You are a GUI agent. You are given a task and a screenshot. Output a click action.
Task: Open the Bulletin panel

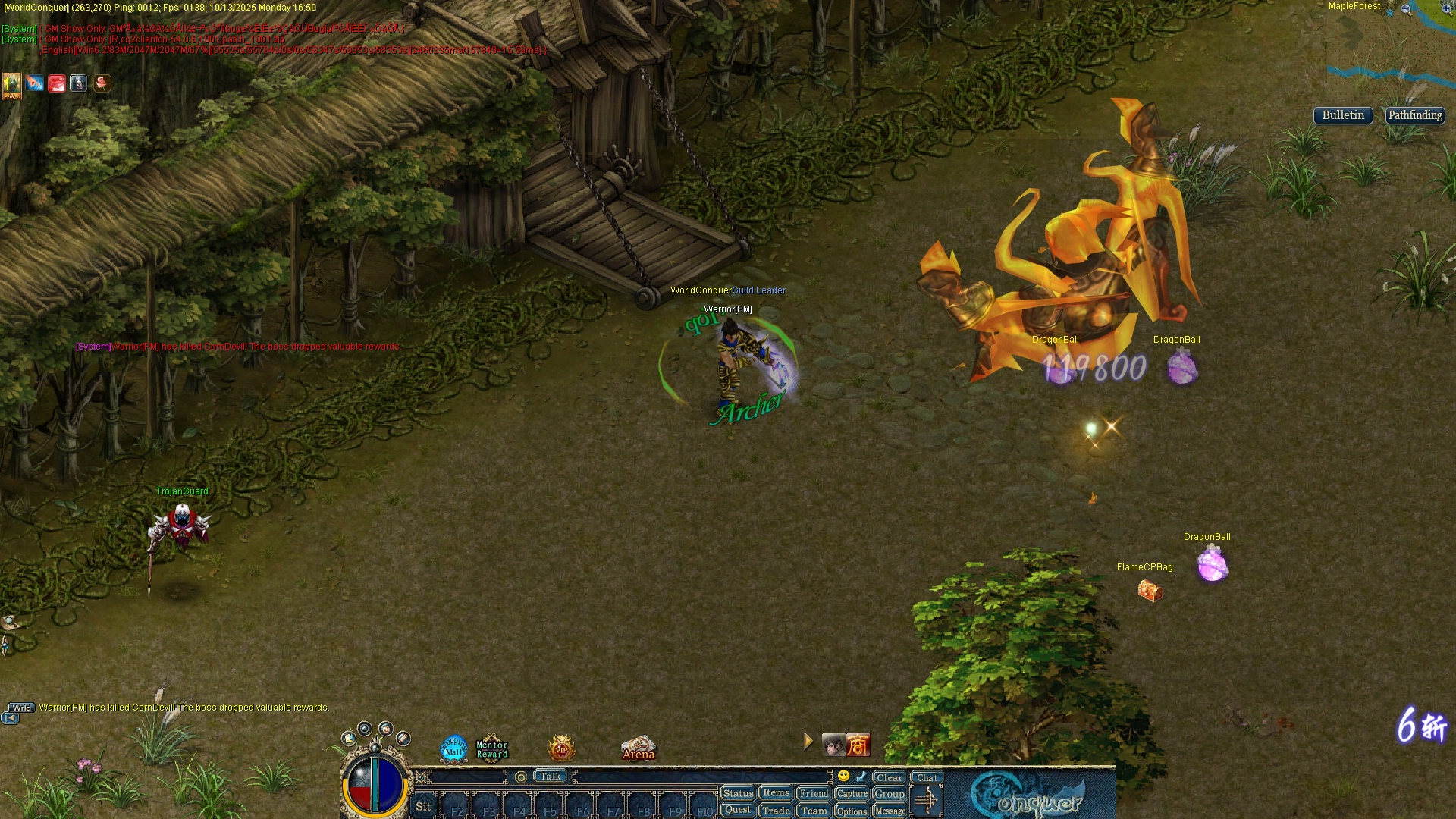[x=1342, y=115]
